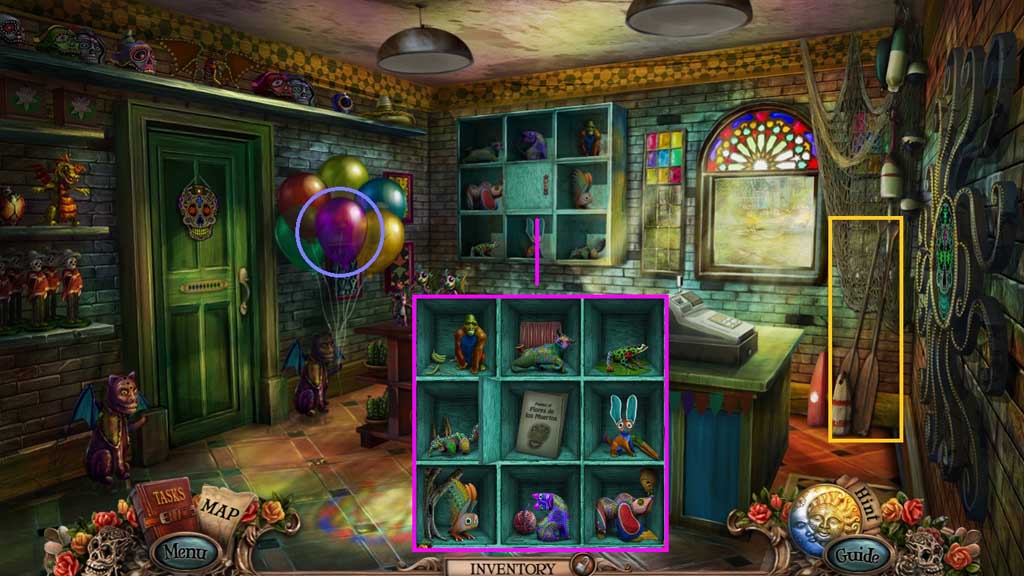Select the owl on branch figurine
The width and height of the screenshot is (1024, 576).
pos(455,504)
